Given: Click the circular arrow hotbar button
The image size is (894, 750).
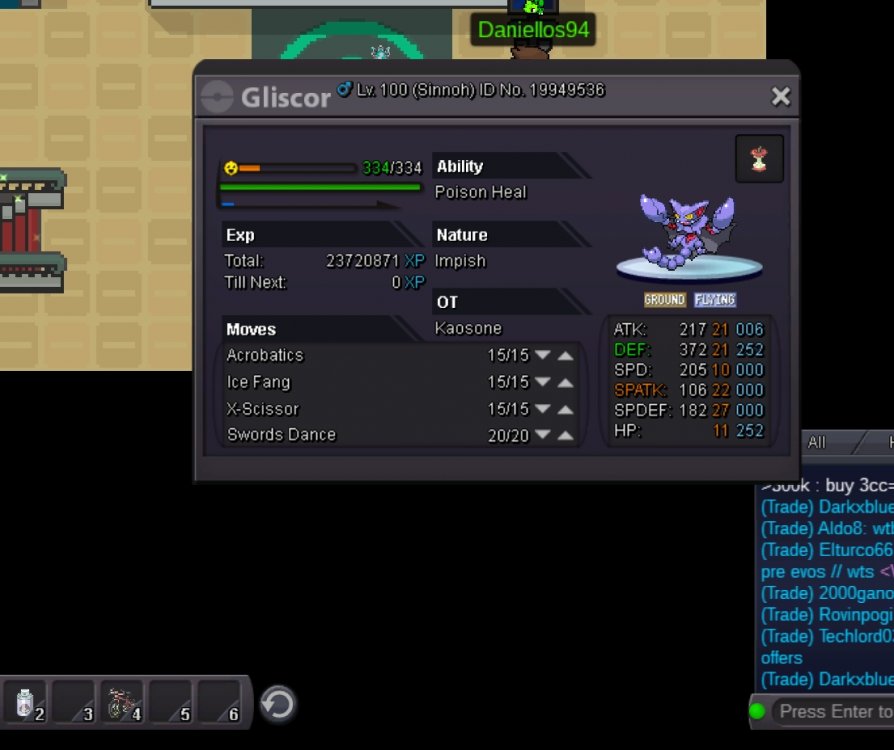Looking at the screenshot, I should [x=277, y=704].
